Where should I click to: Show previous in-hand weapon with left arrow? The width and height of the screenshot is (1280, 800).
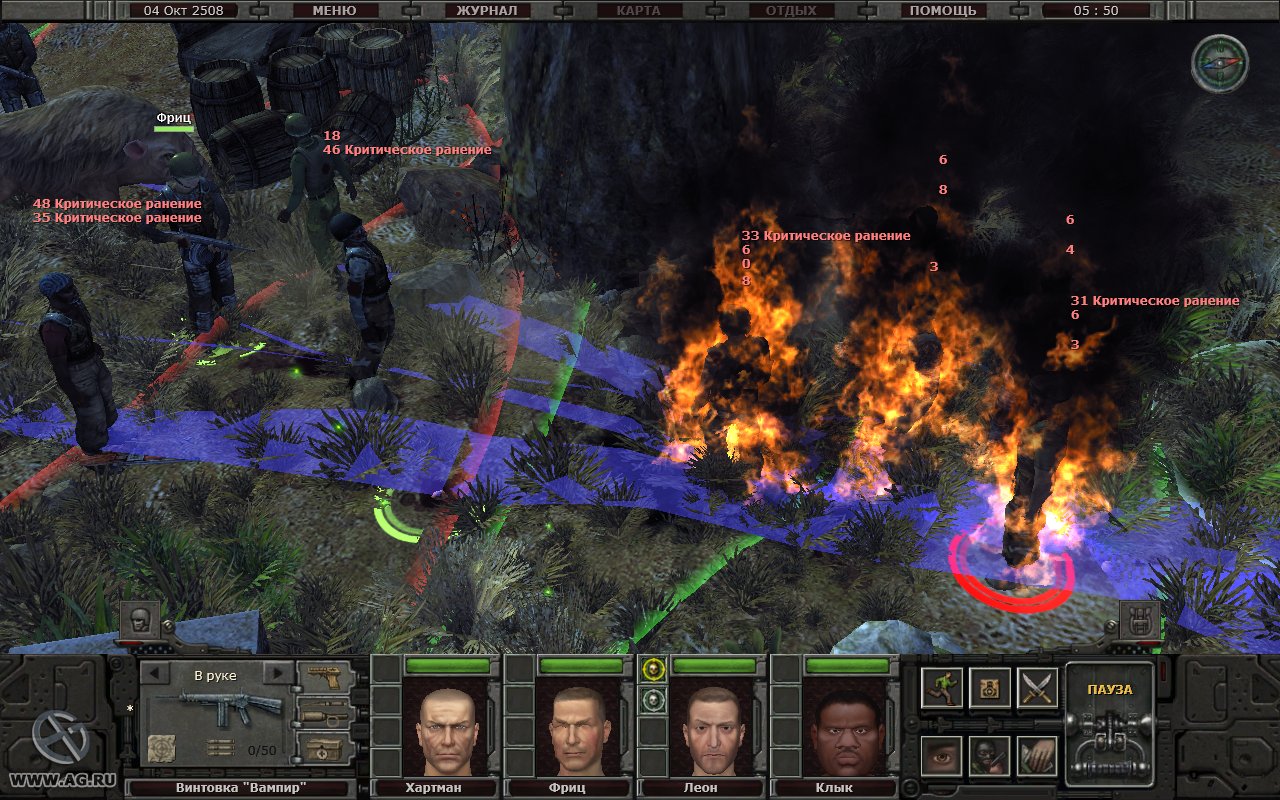(155, 674)
